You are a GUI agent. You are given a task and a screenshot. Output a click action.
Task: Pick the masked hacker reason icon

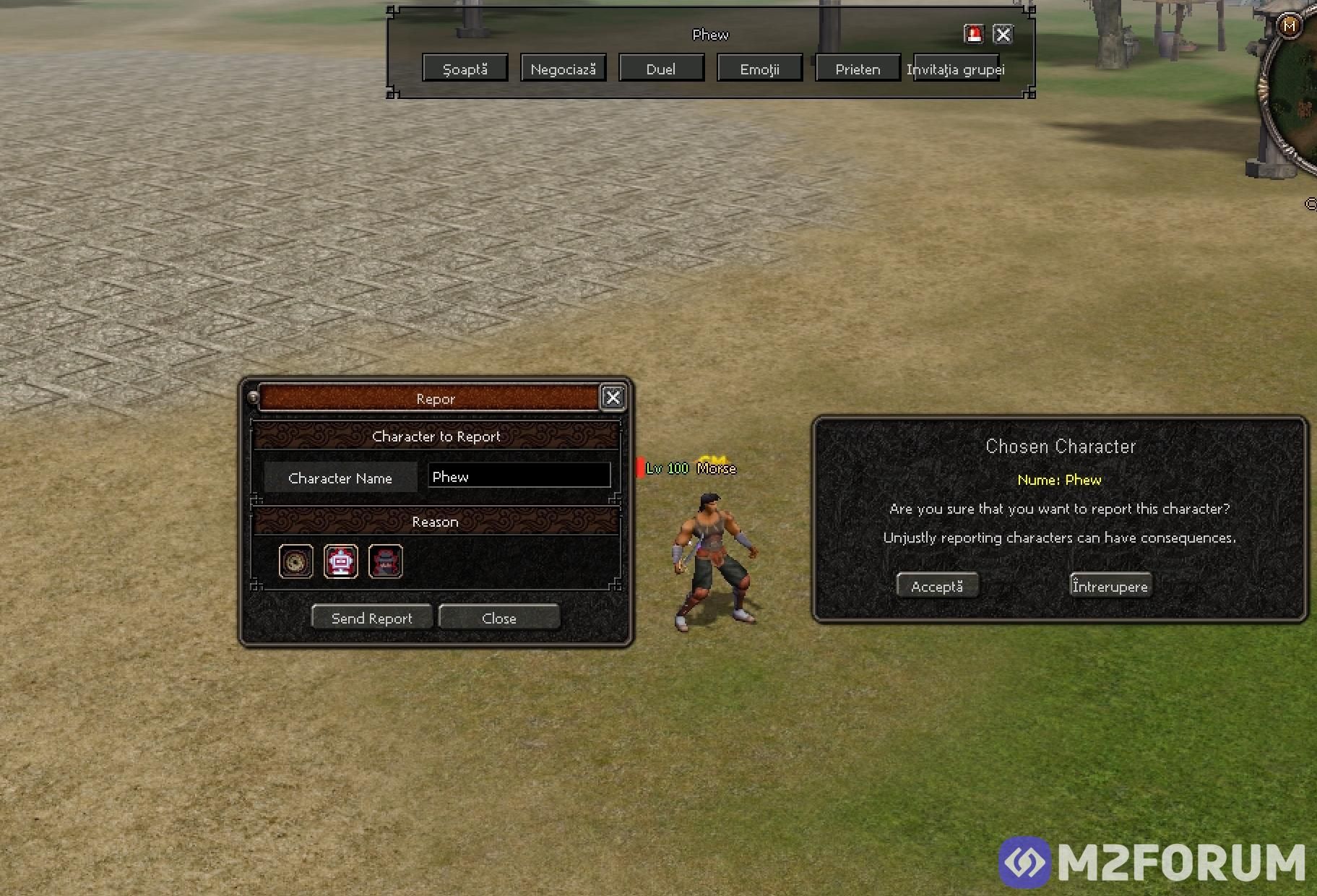(x=386, y=561)
